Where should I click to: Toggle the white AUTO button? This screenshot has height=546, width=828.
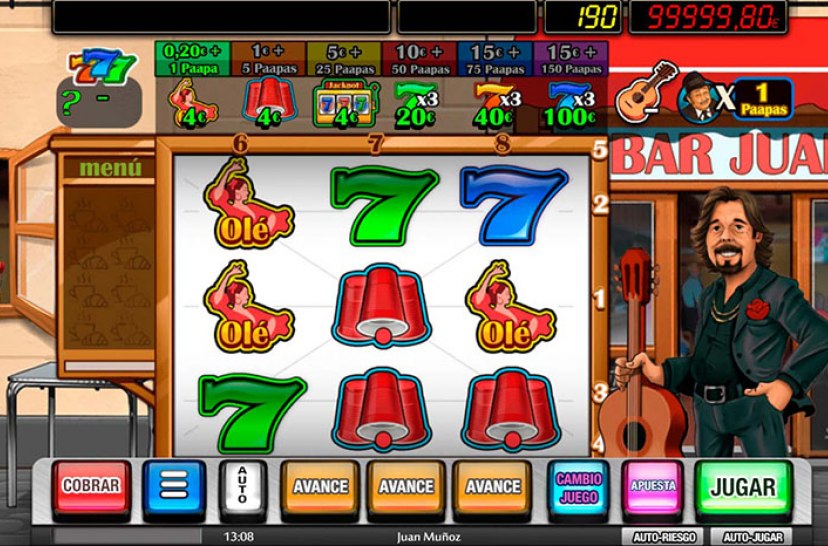240,488
